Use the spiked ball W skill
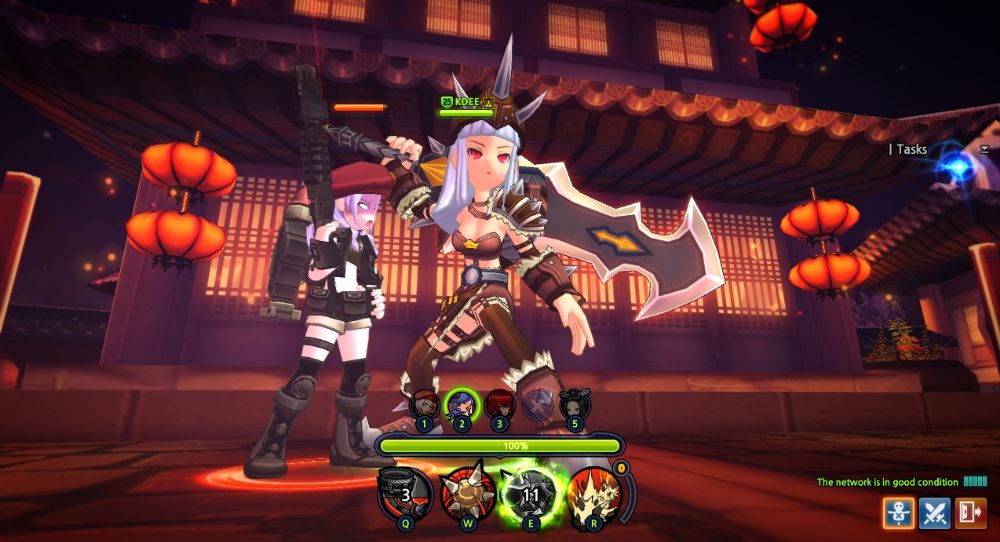Image resolution: width=1000 pixels, height=542 pixels. click(x=466, y=495)
